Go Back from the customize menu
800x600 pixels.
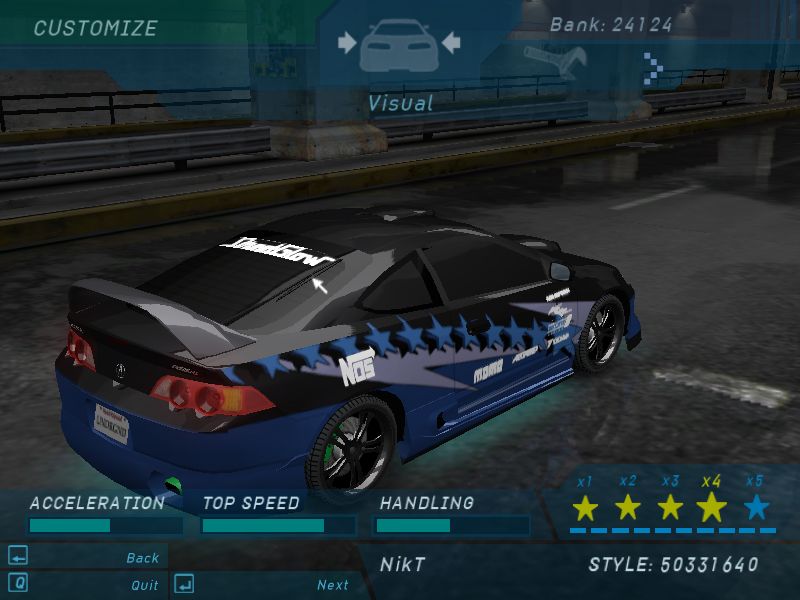pyautogui.click(x=143, y=558)
